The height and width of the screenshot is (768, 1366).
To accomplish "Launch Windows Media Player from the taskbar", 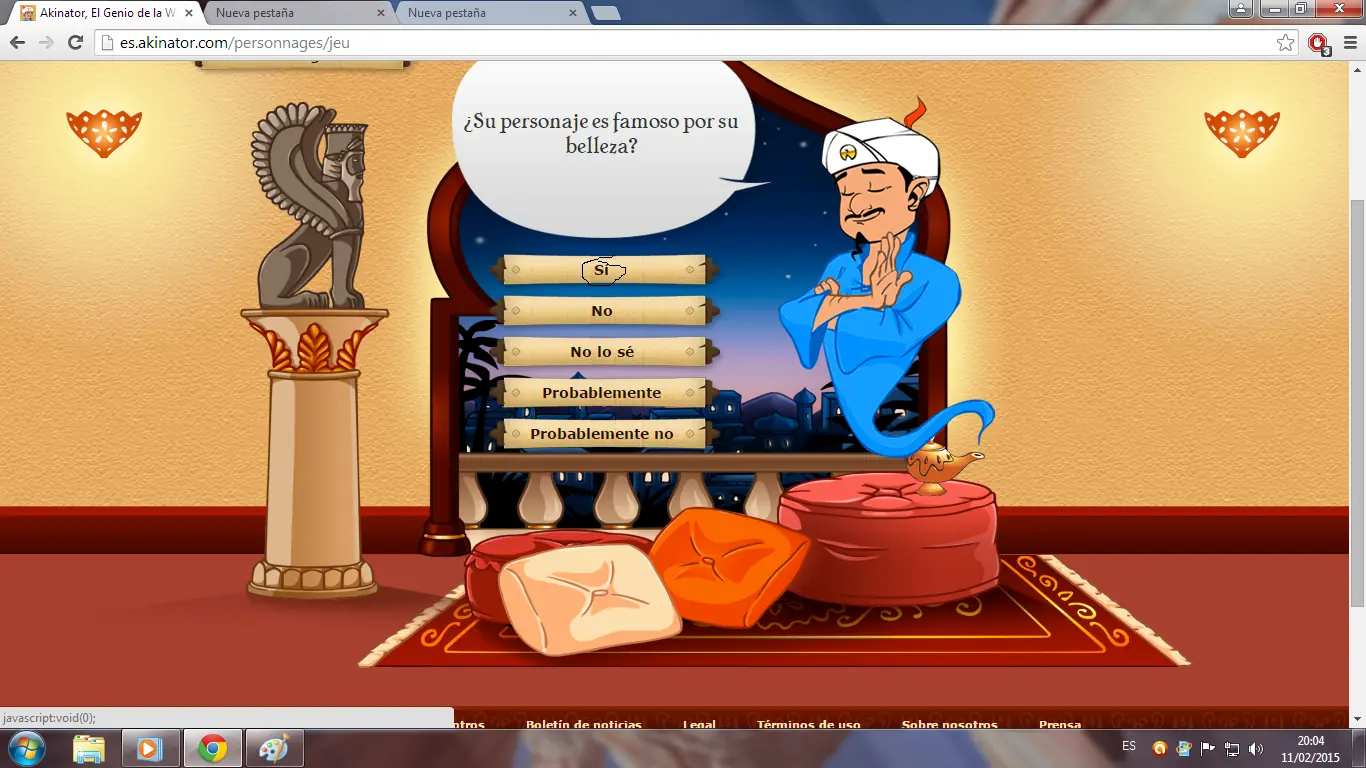I will tap(150, 747).
